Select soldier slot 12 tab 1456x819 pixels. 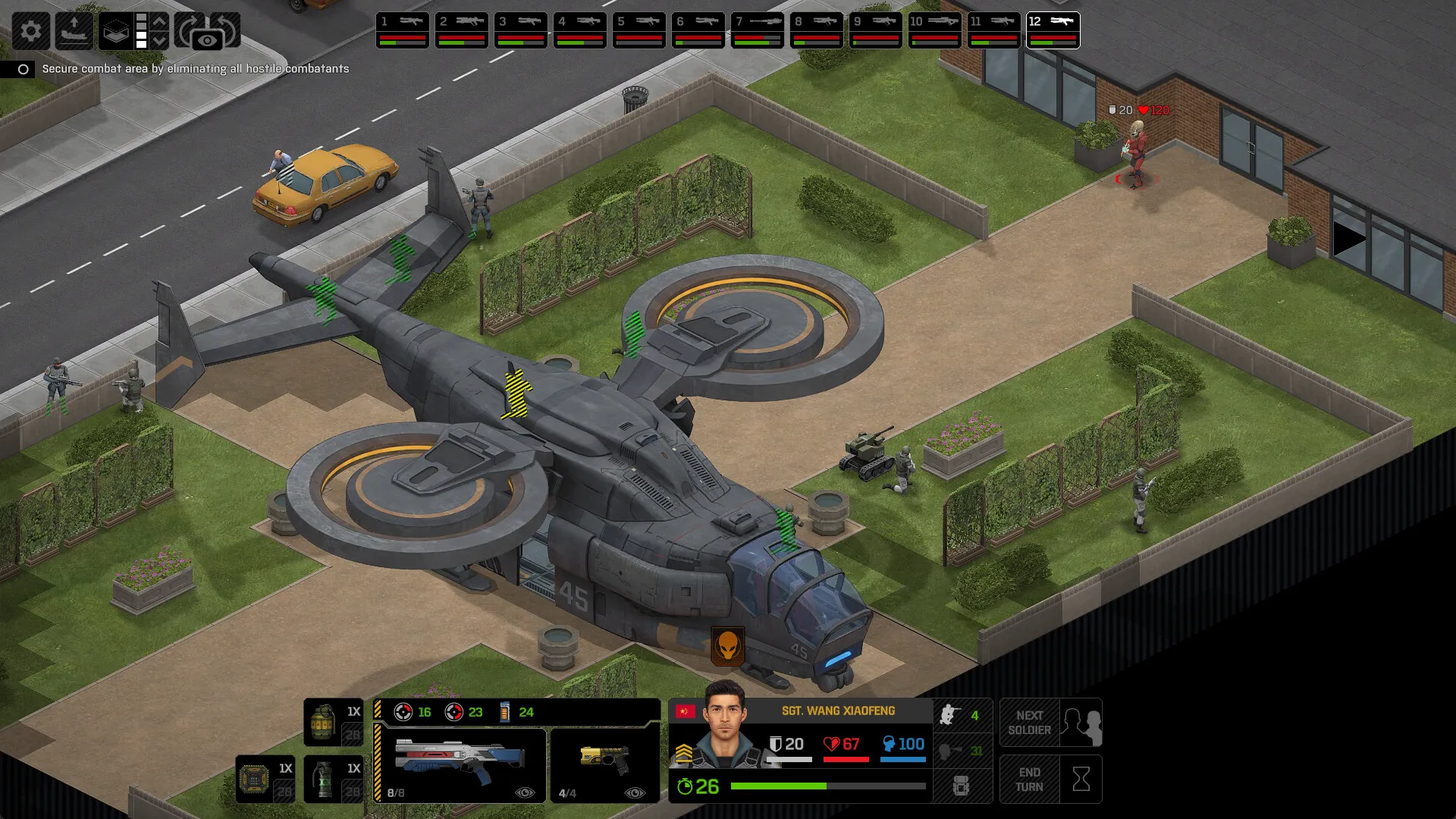pos(1053,29)
